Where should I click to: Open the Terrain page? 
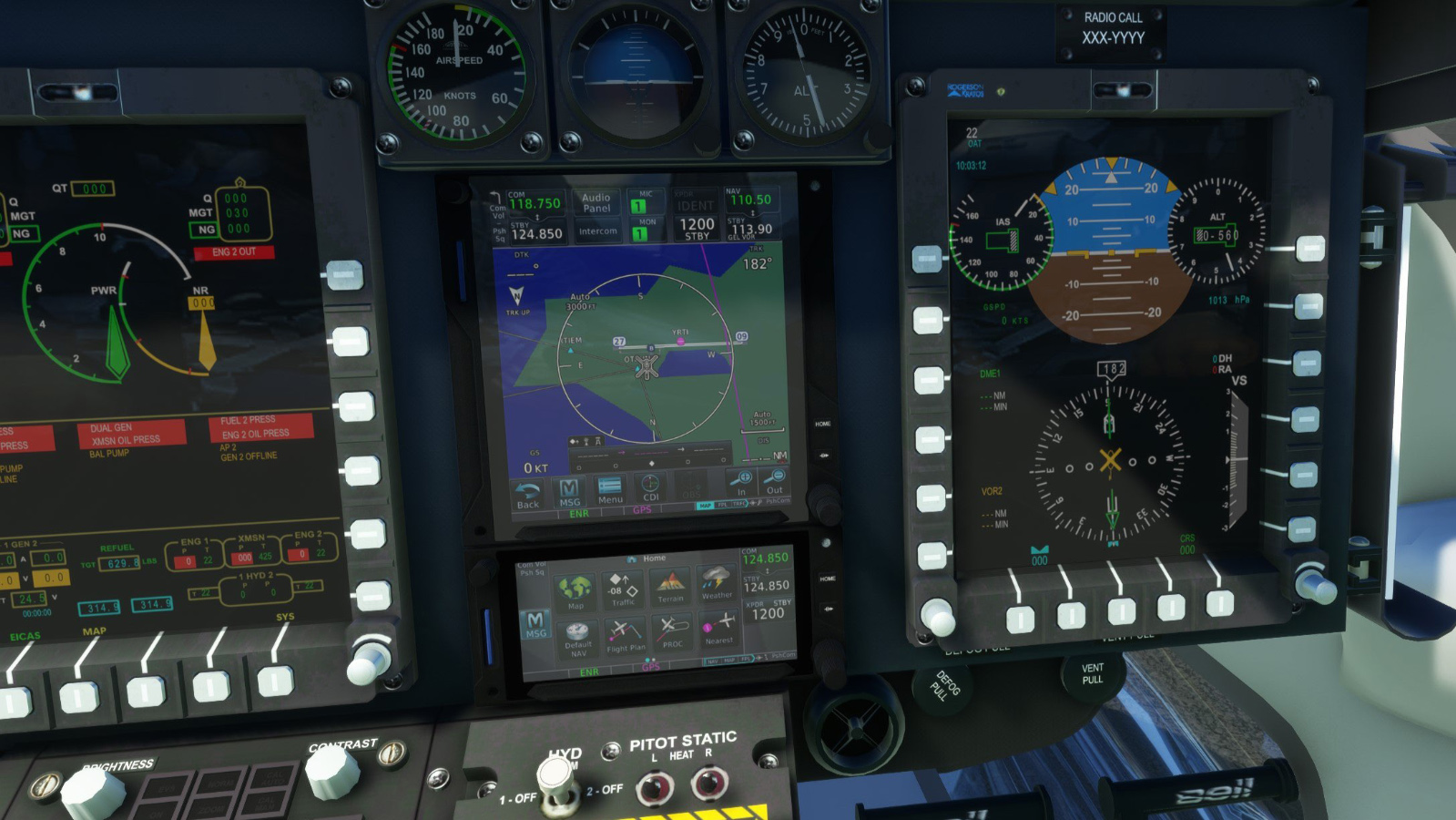click(671, 584)
